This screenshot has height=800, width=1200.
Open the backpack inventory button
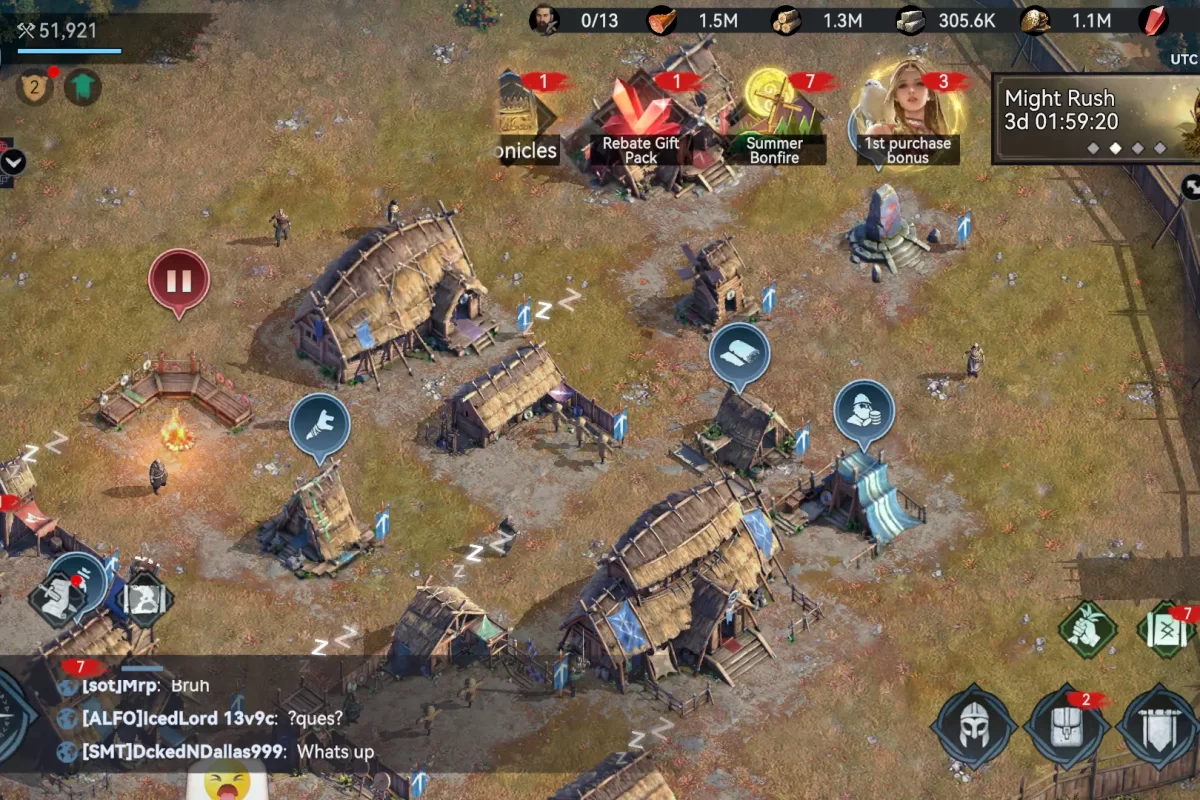tap(1066, 727)
